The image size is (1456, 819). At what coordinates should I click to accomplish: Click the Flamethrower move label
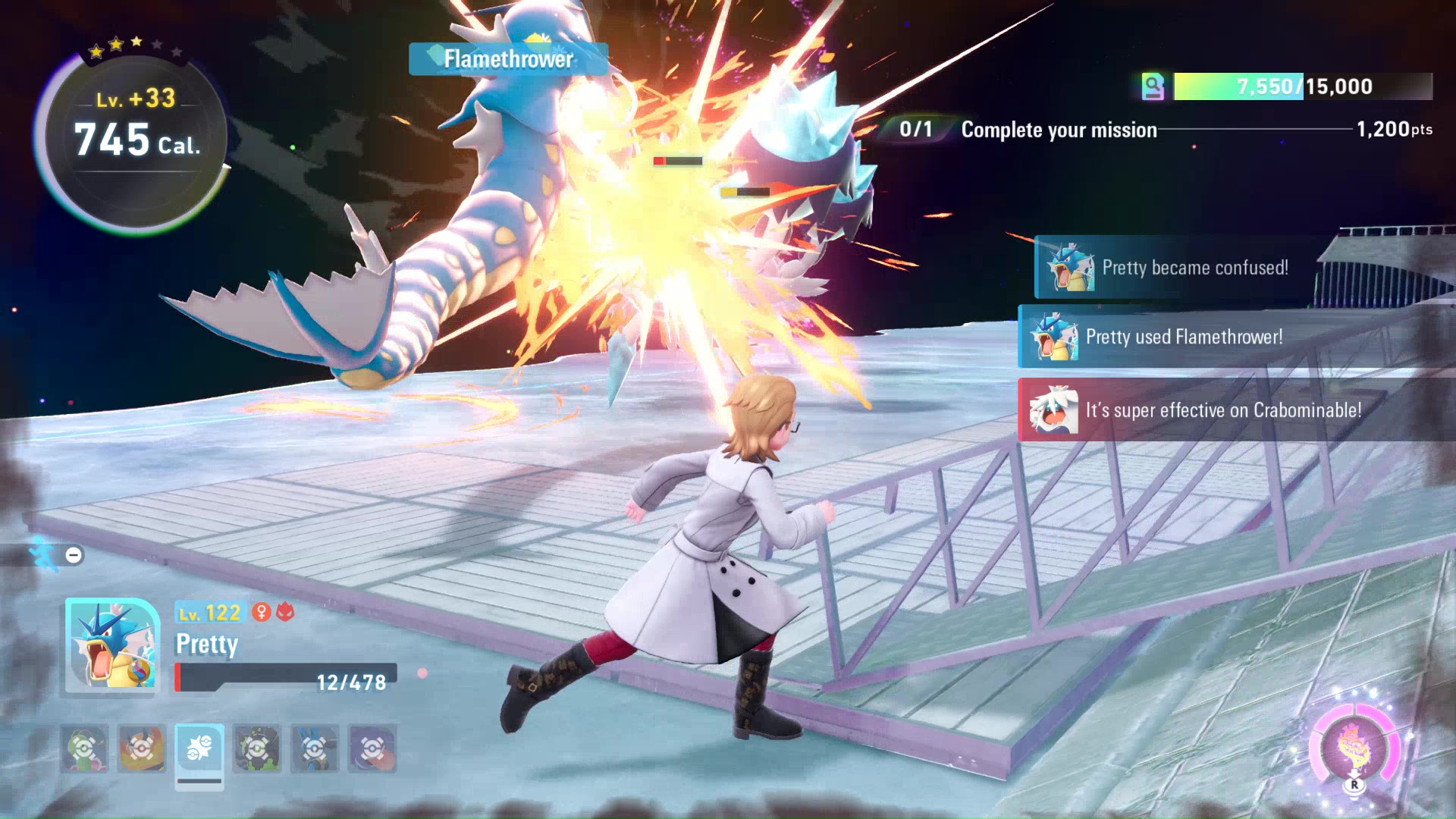(508, 59)
